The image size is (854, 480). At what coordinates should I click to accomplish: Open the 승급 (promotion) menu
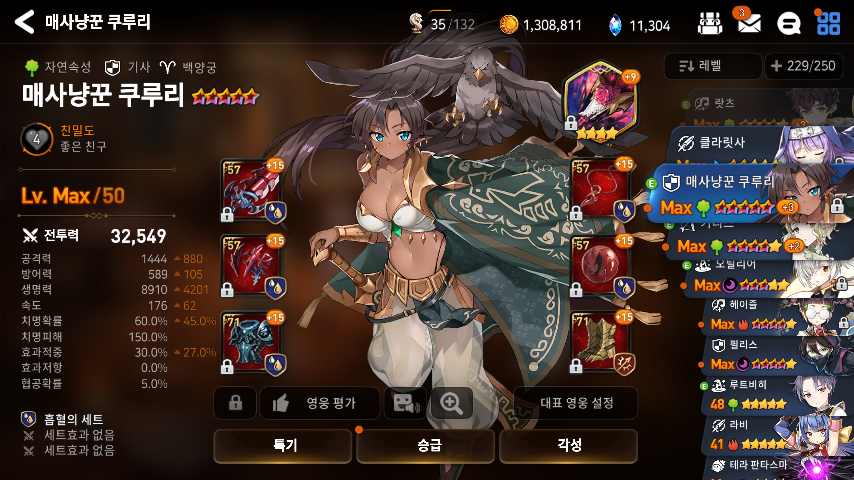coord(426,446)
